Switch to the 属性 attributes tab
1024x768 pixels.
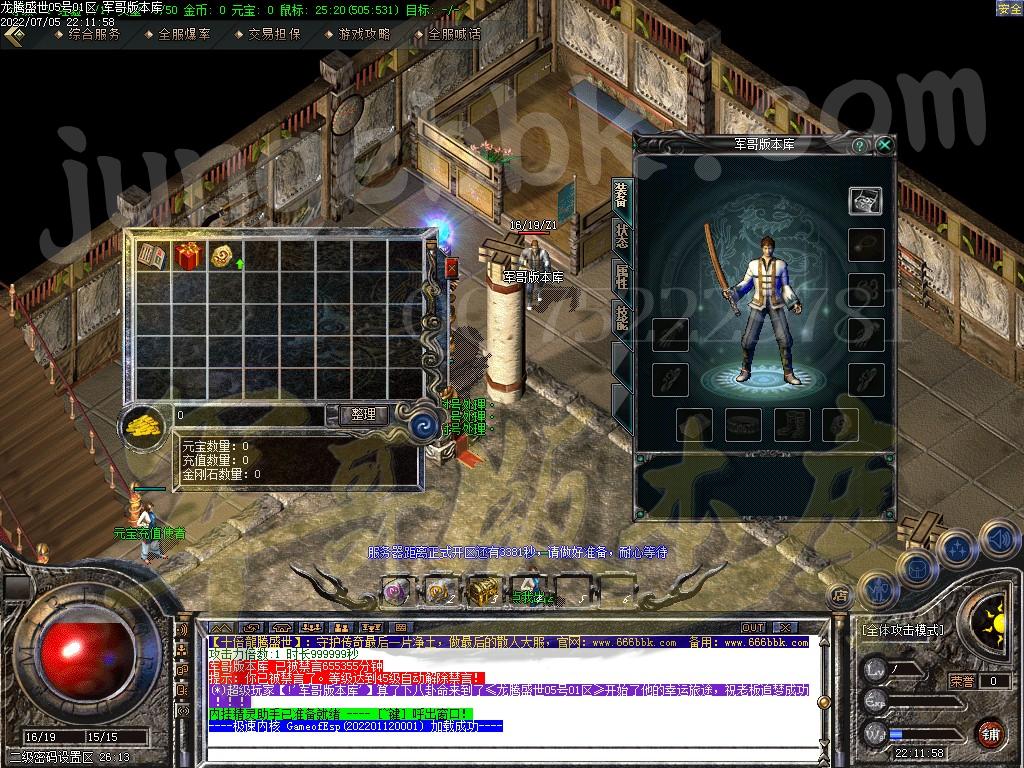coord(621,276)
